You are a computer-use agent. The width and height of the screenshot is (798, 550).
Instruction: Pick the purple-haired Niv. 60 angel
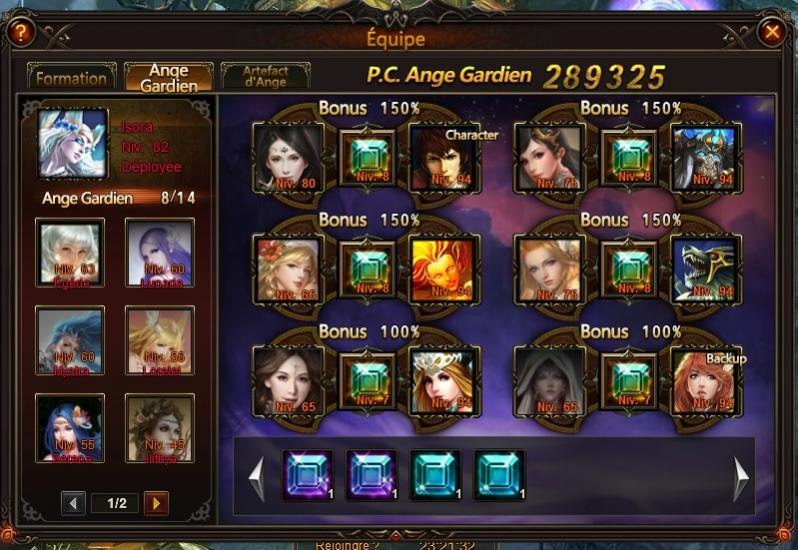[x=160, y=253]
